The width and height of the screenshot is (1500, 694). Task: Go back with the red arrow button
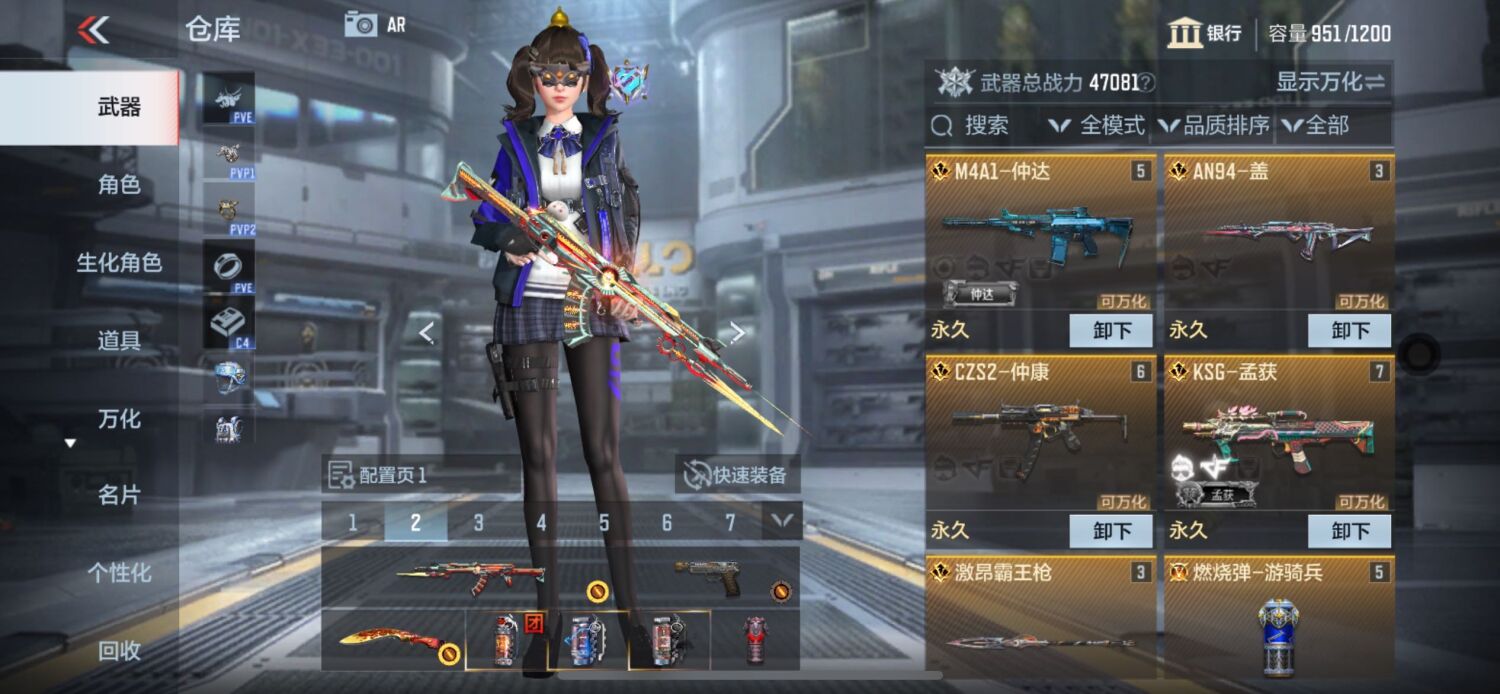[93, 30]
